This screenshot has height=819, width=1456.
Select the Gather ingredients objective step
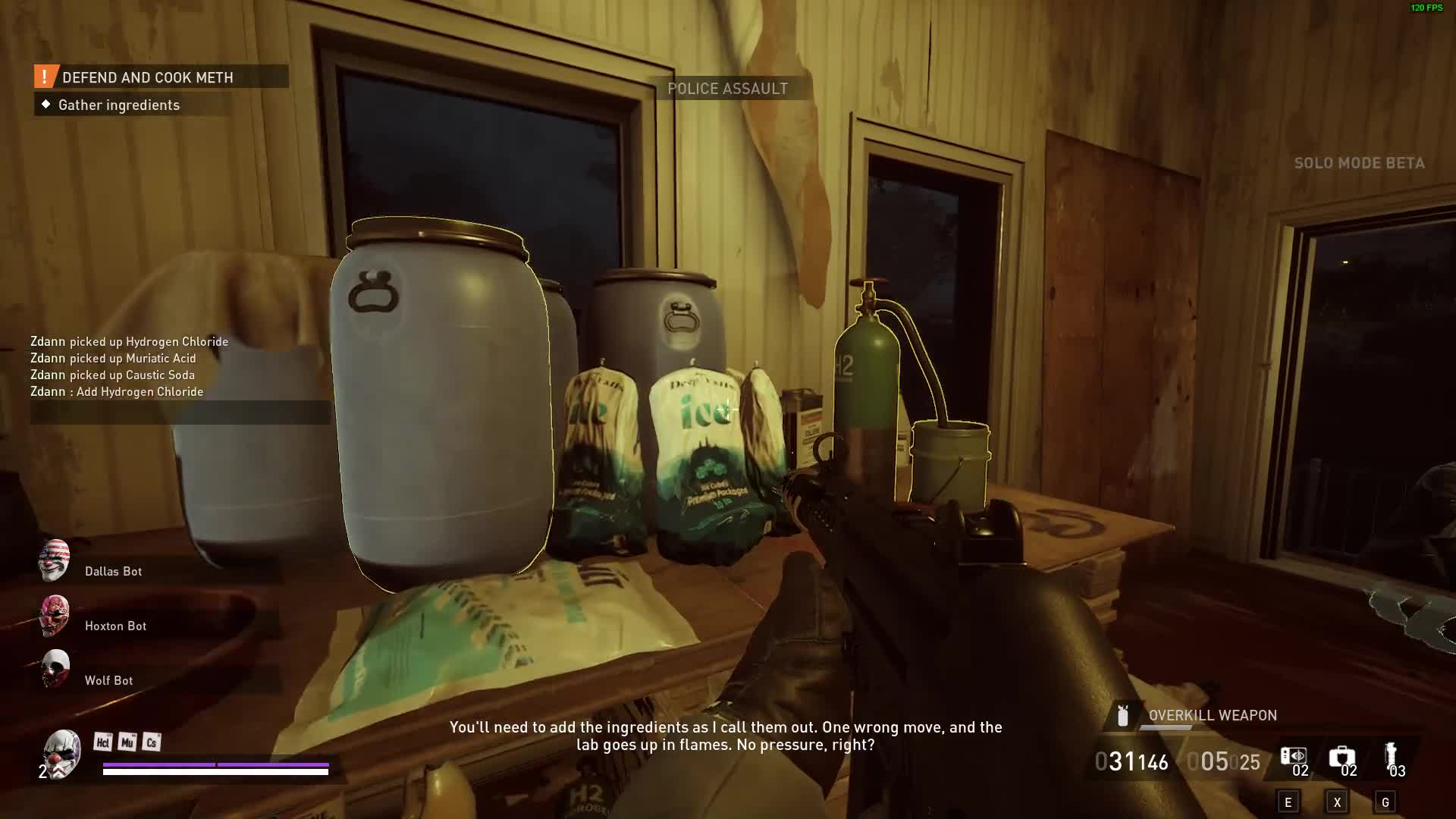point(118,105)
